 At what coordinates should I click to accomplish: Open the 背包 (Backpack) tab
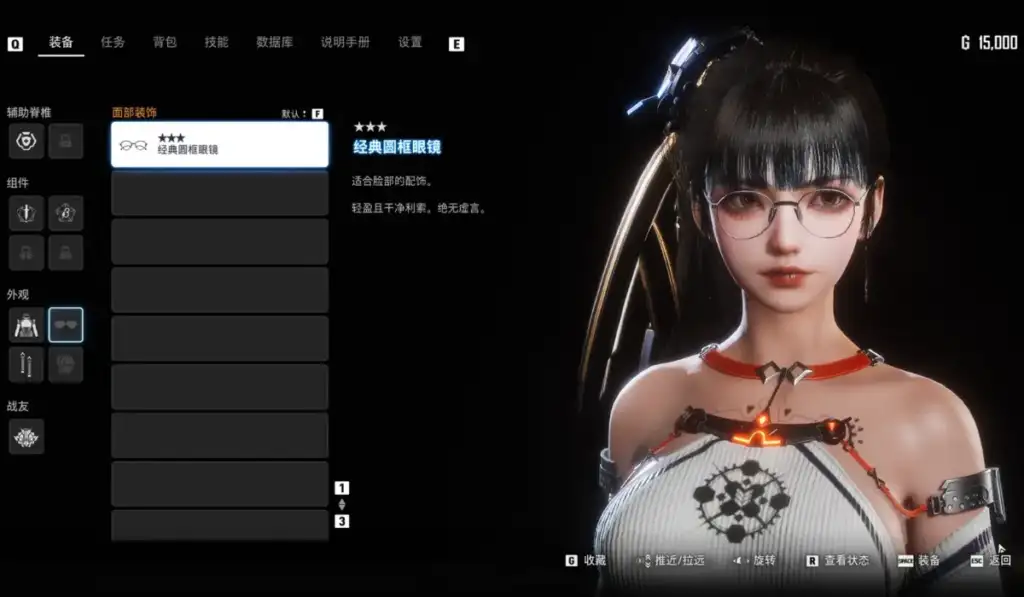point(165,43)
